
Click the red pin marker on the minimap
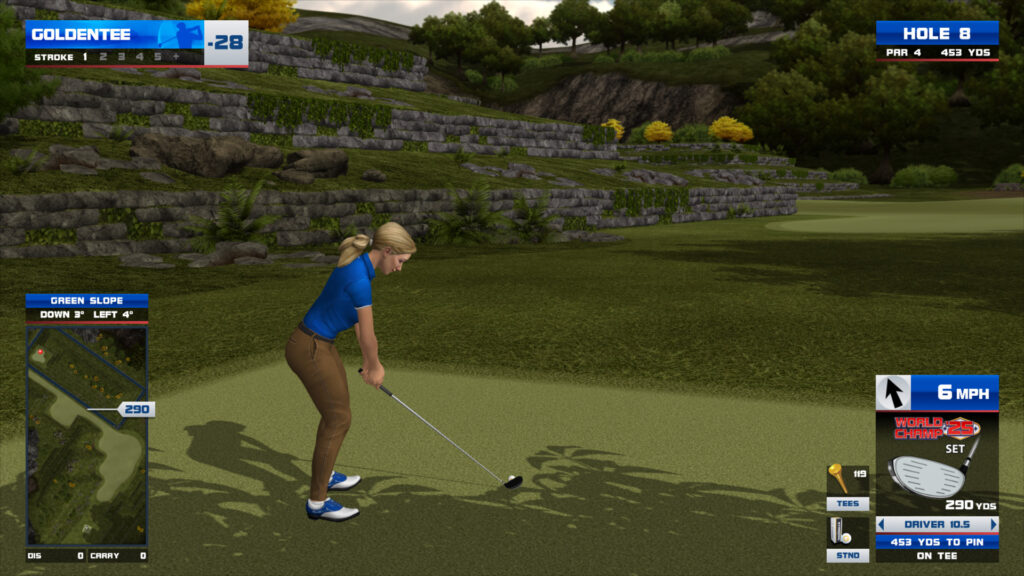click(40, 352)
